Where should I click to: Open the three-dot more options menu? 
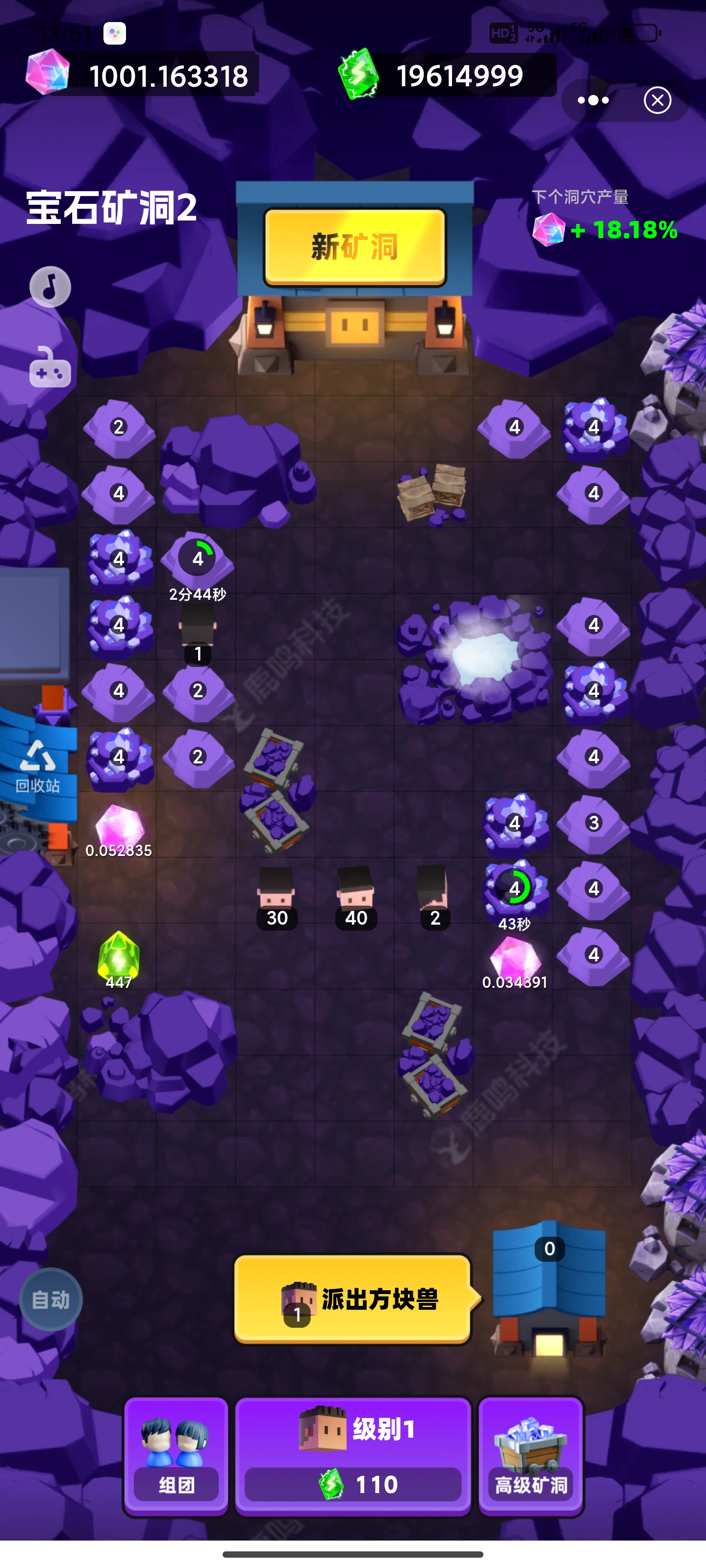point(593,100)
